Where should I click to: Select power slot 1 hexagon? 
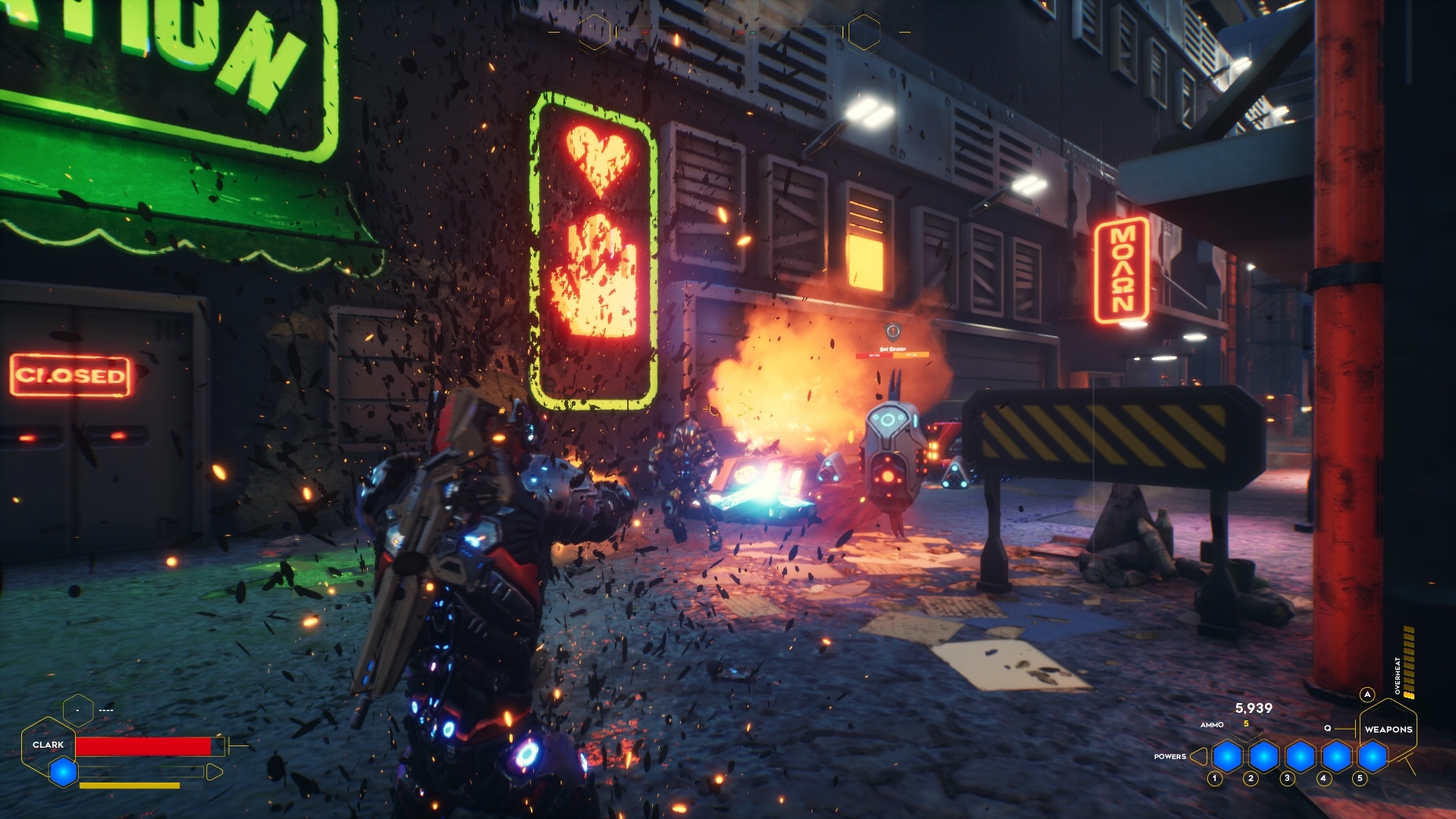pyautogui.click(x=1227, y=756)
